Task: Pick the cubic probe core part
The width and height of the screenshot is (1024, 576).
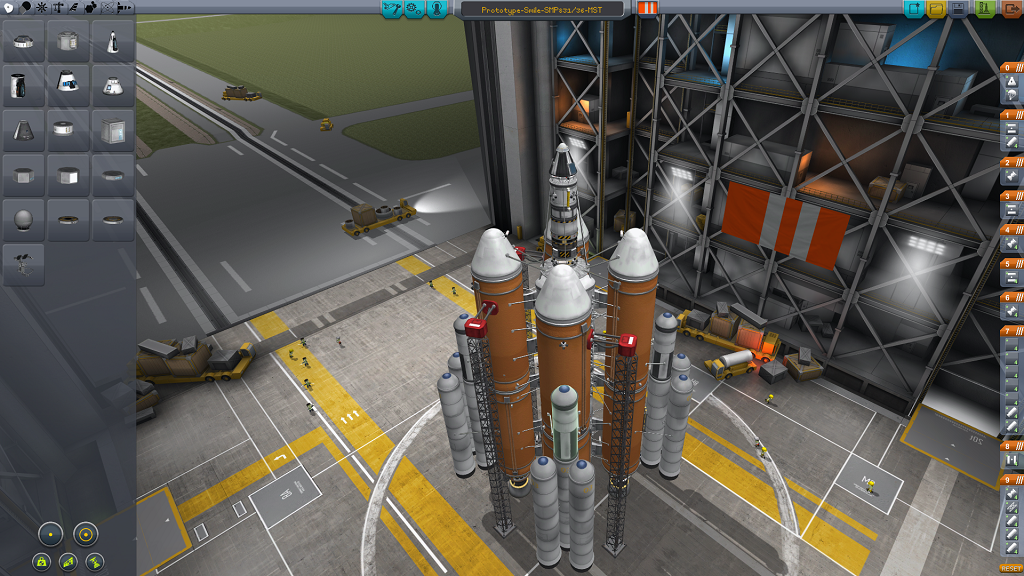Action: click(114, 131)
